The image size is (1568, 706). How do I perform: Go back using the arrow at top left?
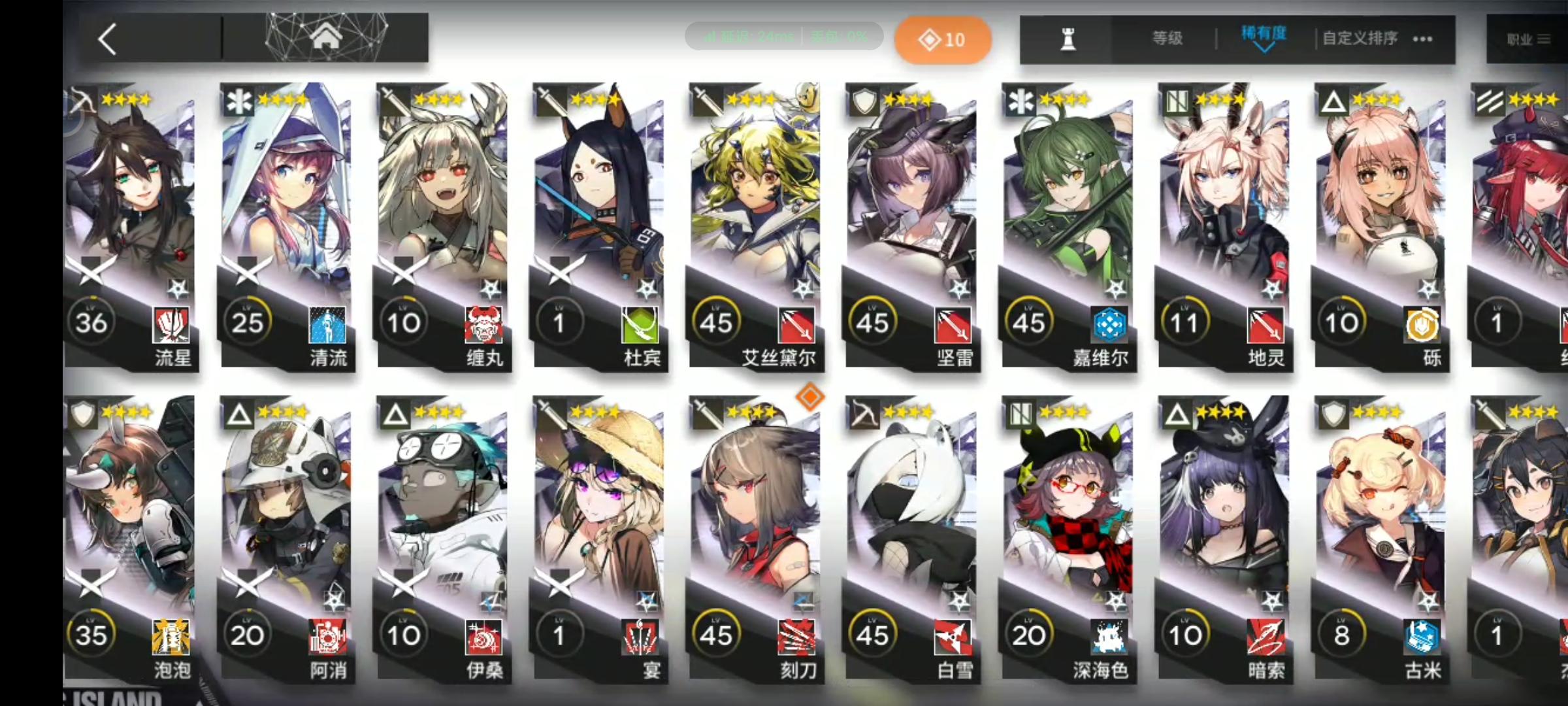[108, 38]
